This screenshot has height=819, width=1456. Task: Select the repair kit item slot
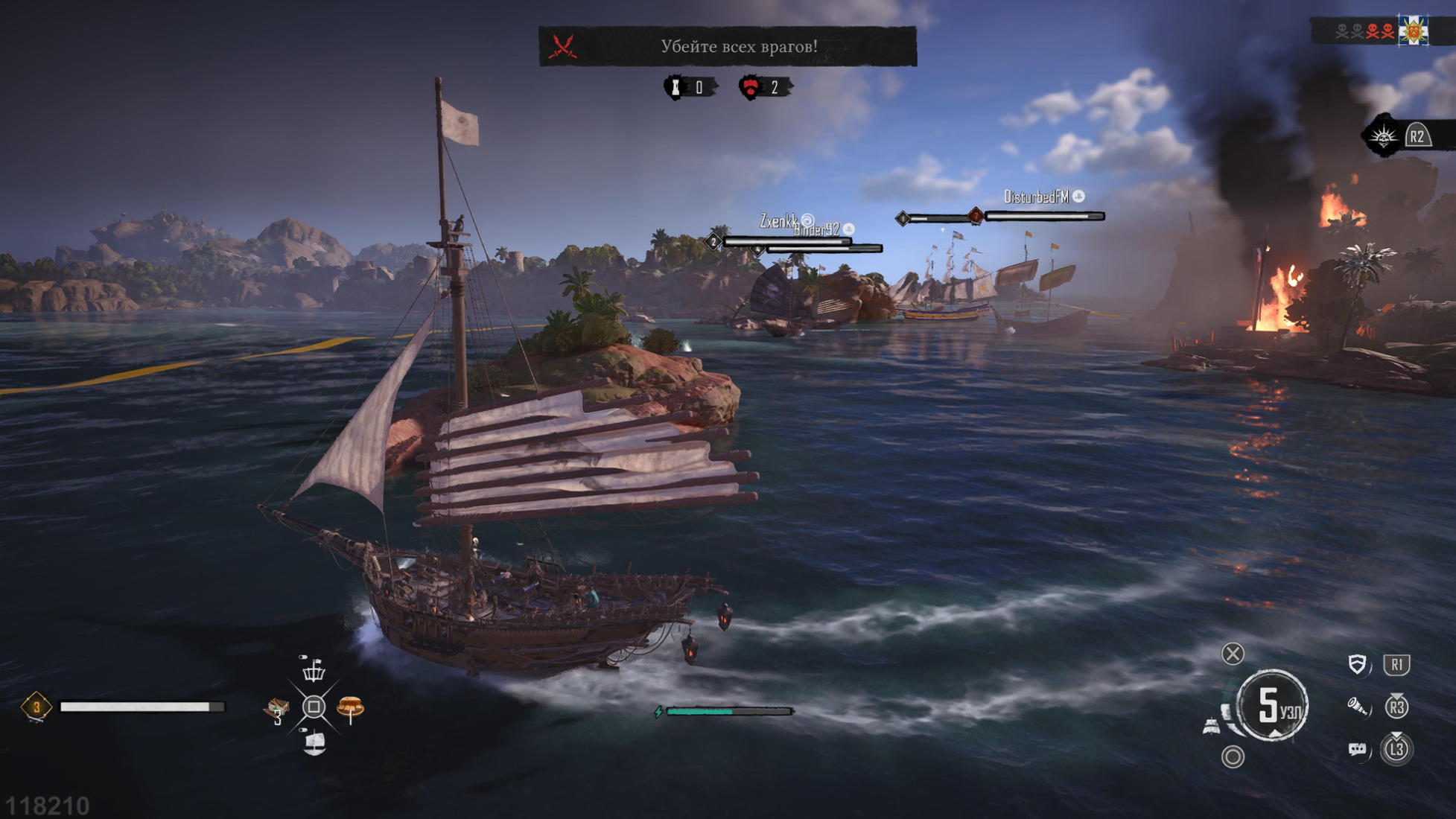(x=277, y=709)
